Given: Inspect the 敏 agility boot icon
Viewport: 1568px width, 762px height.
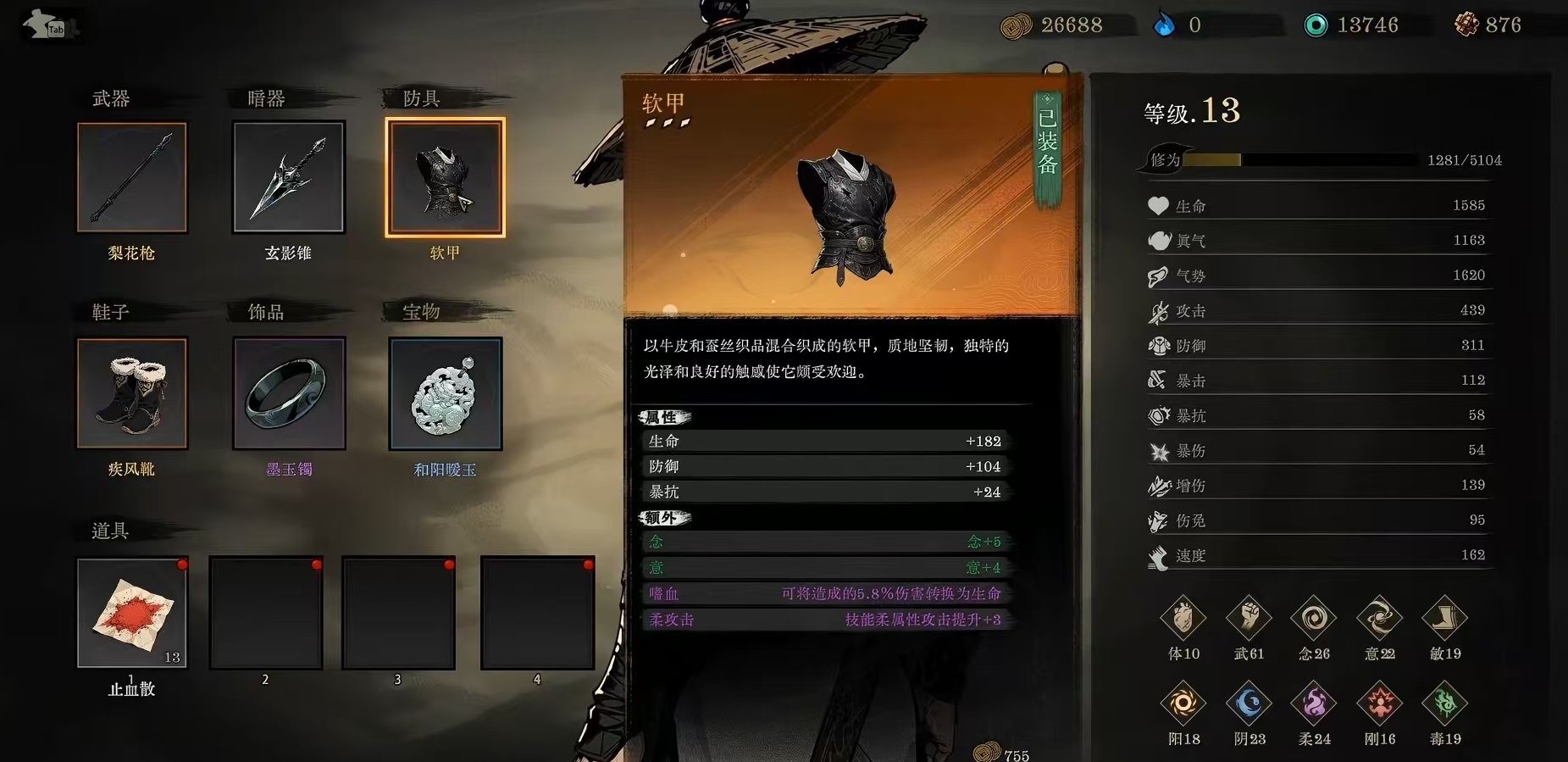Looking at the screenshot, I should pos(1444,619).
